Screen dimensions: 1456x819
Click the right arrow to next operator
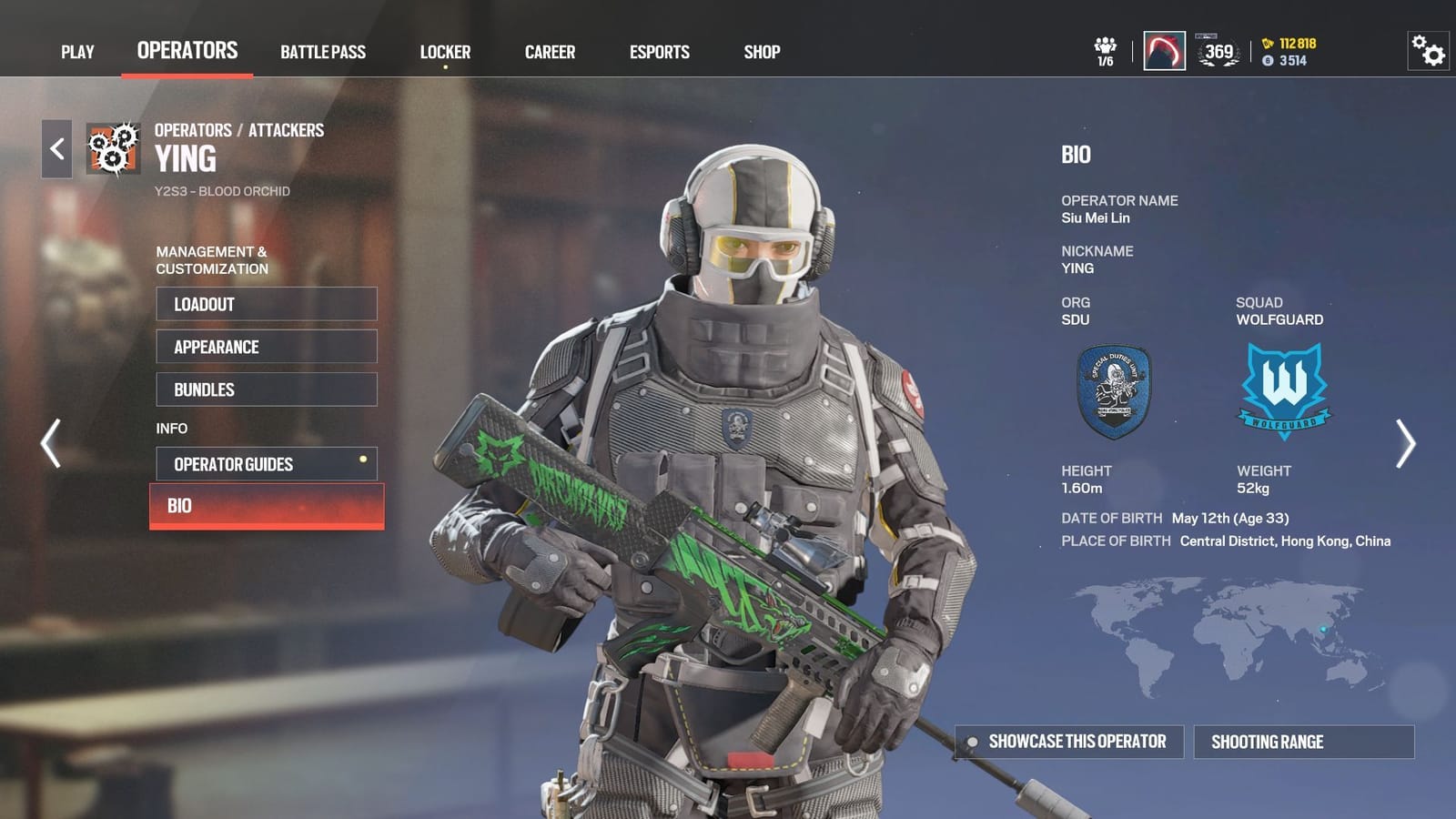click(x=1408, y=443)
